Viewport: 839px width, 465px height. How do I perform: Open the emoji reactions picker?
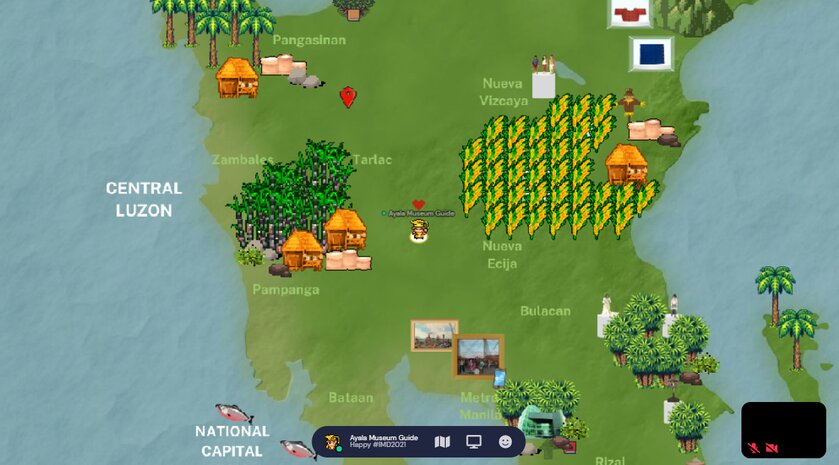click(505, 442)
